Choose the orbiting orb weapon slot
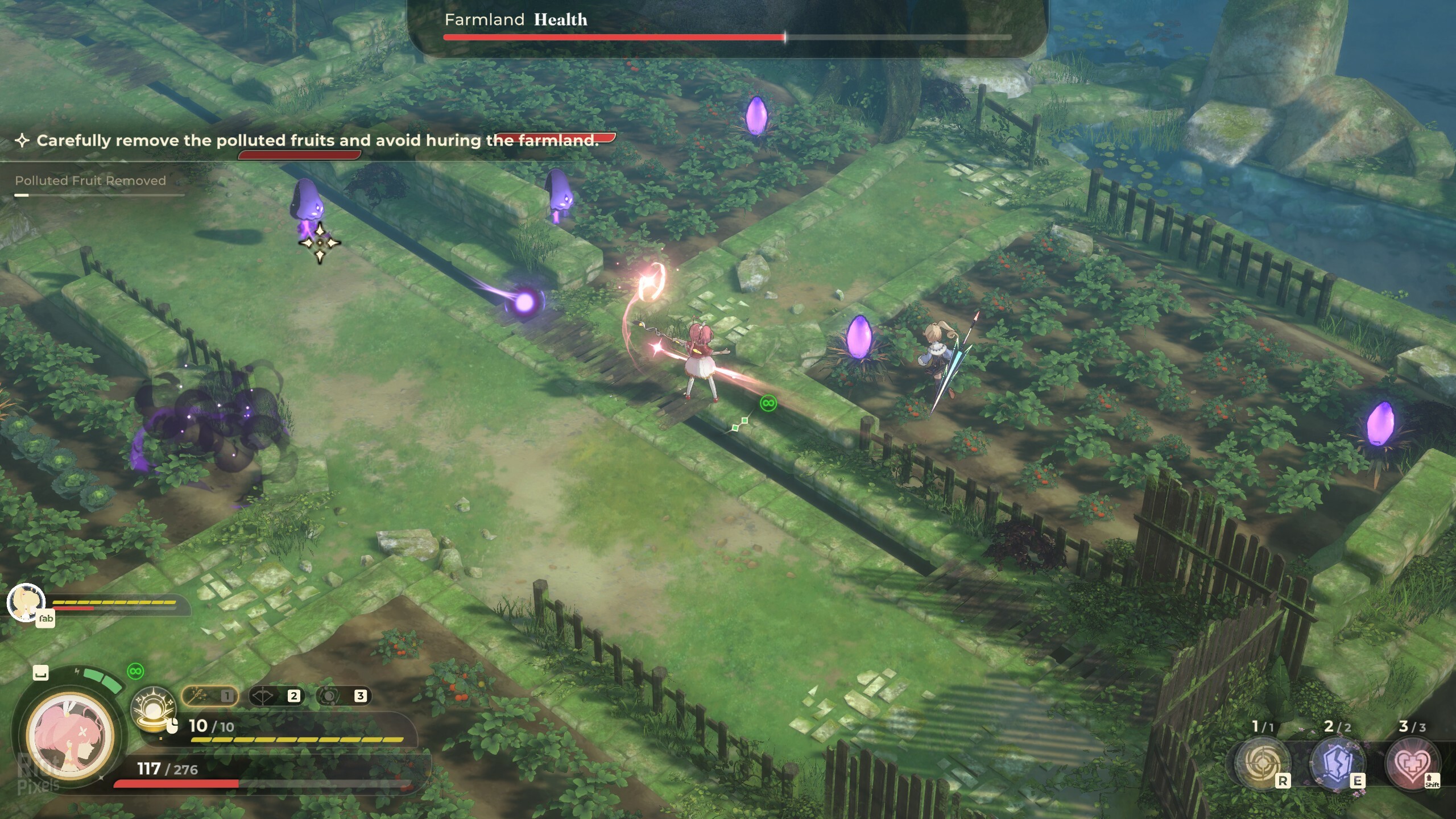The image size is (1456, 819). pyautogui.click(x=343, y=696)
